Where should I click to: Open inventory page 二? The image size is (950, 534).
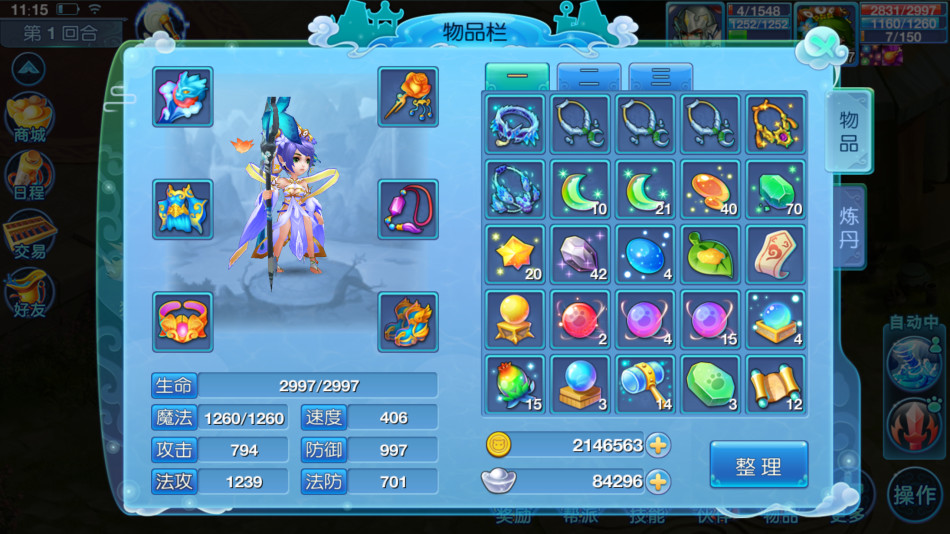(589, 78)
